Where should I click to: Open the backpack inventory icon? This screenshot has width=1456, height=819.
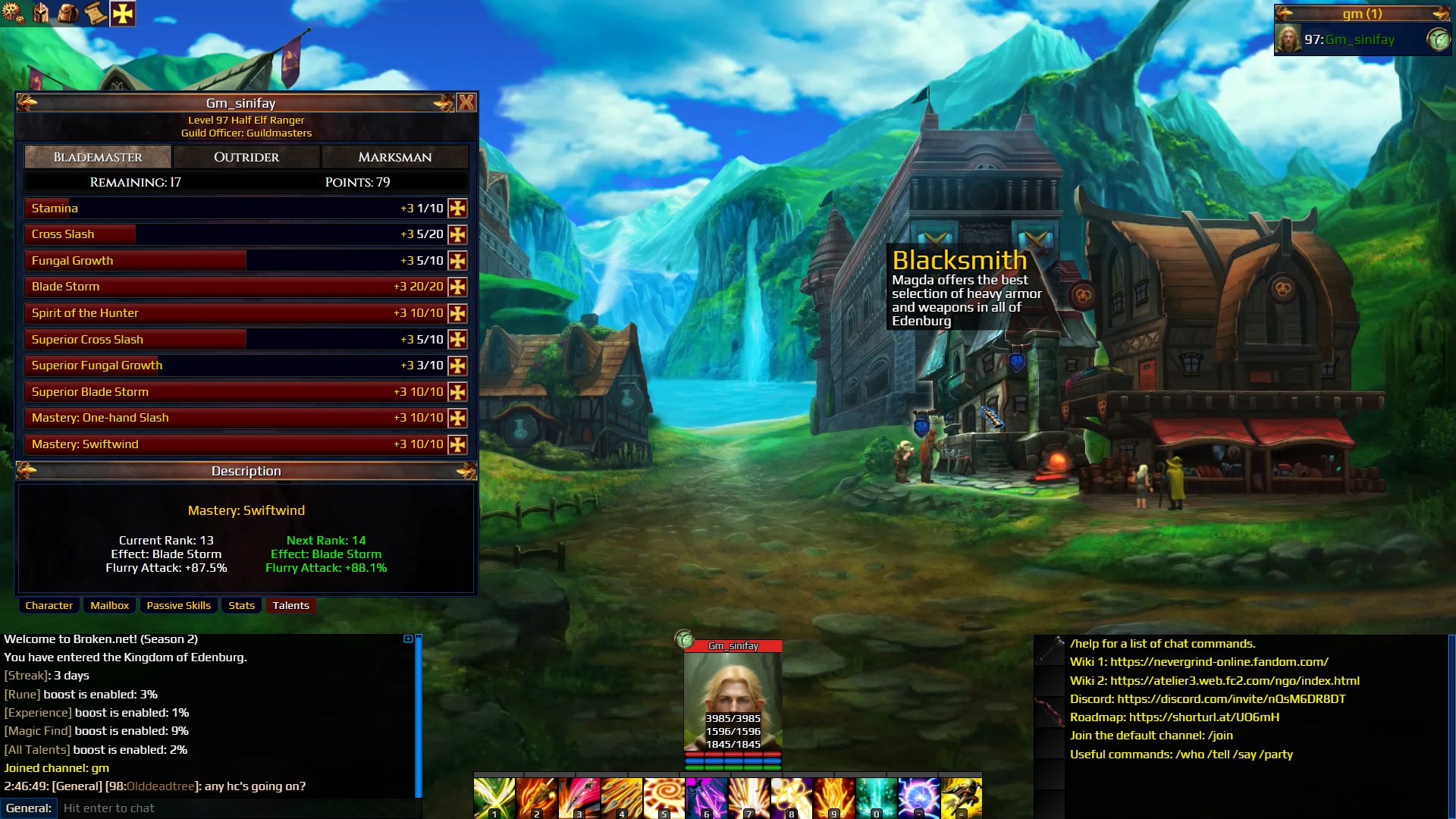coord(67,13)
